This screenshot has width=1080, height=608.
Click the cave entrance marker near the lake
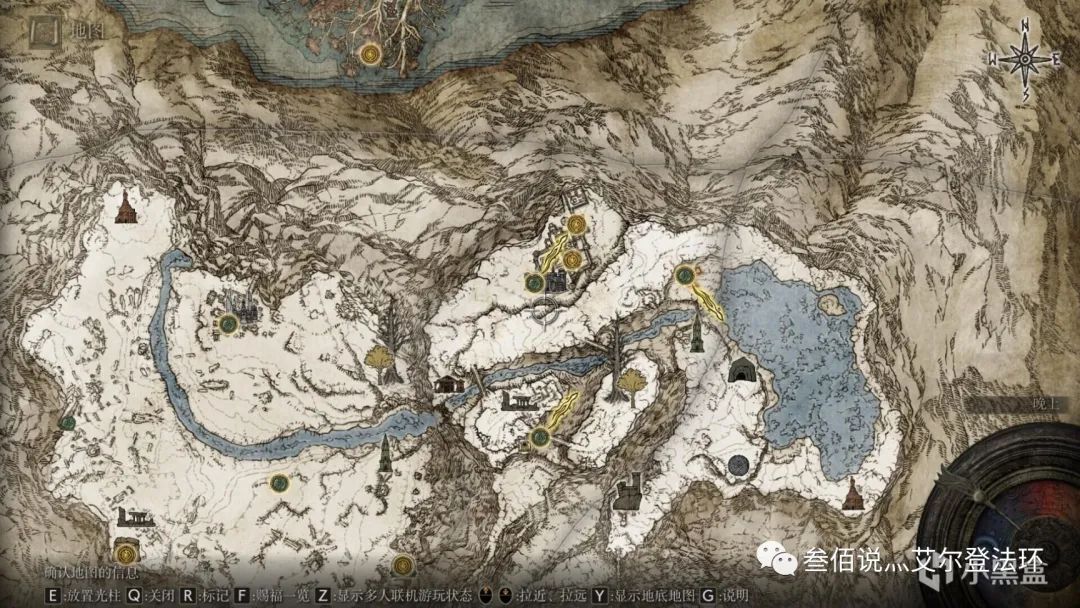pos(742,372)
